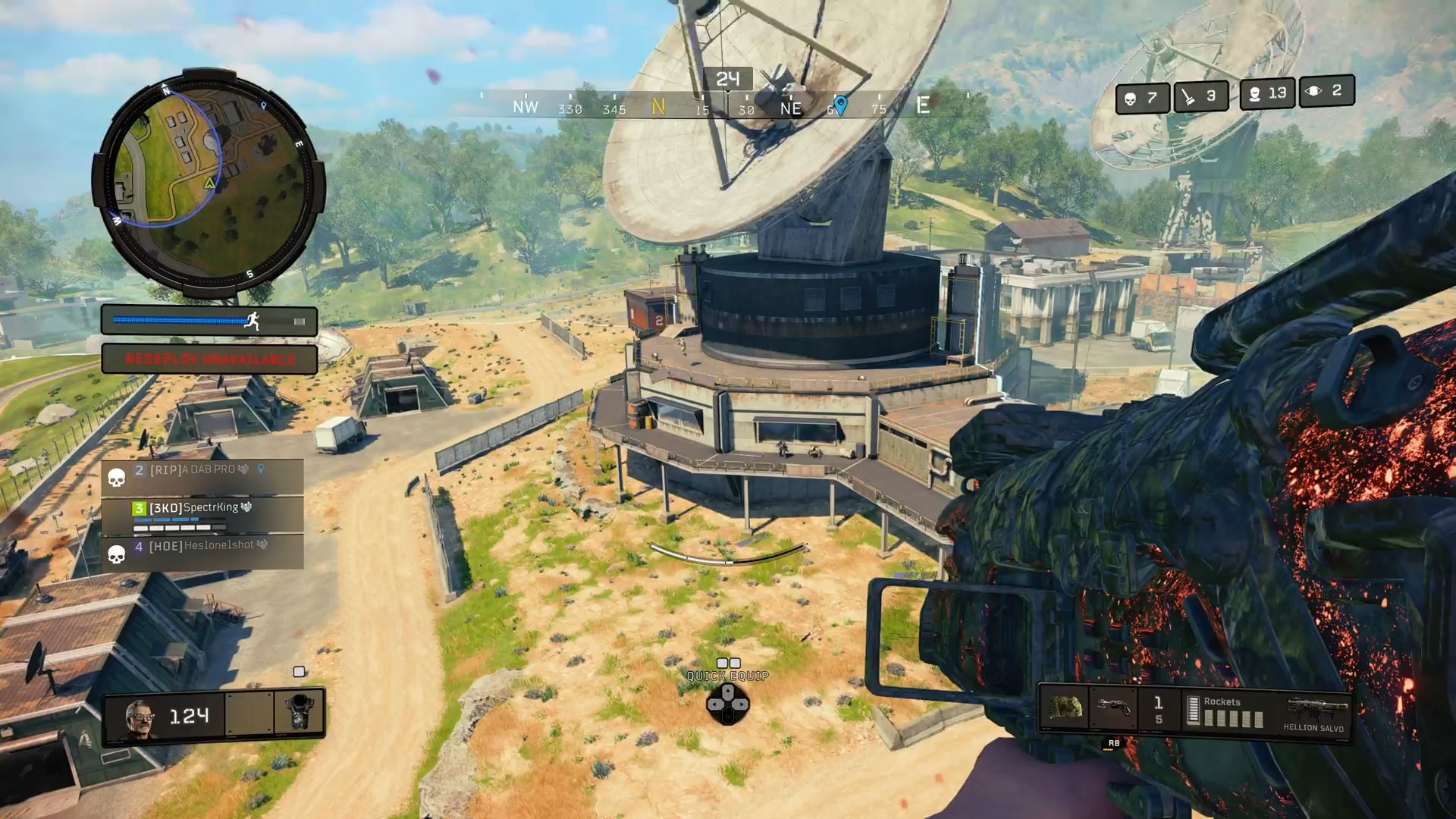Click the circular minimap
Image resolution: width=1456 pixels, height=819 pixels.
click(x=208, y=182)
